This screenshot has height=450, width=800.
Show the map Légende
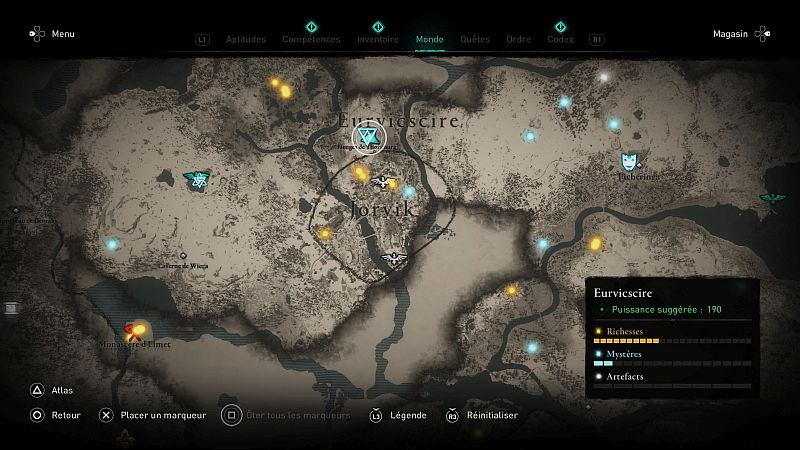tap(398, 415)
